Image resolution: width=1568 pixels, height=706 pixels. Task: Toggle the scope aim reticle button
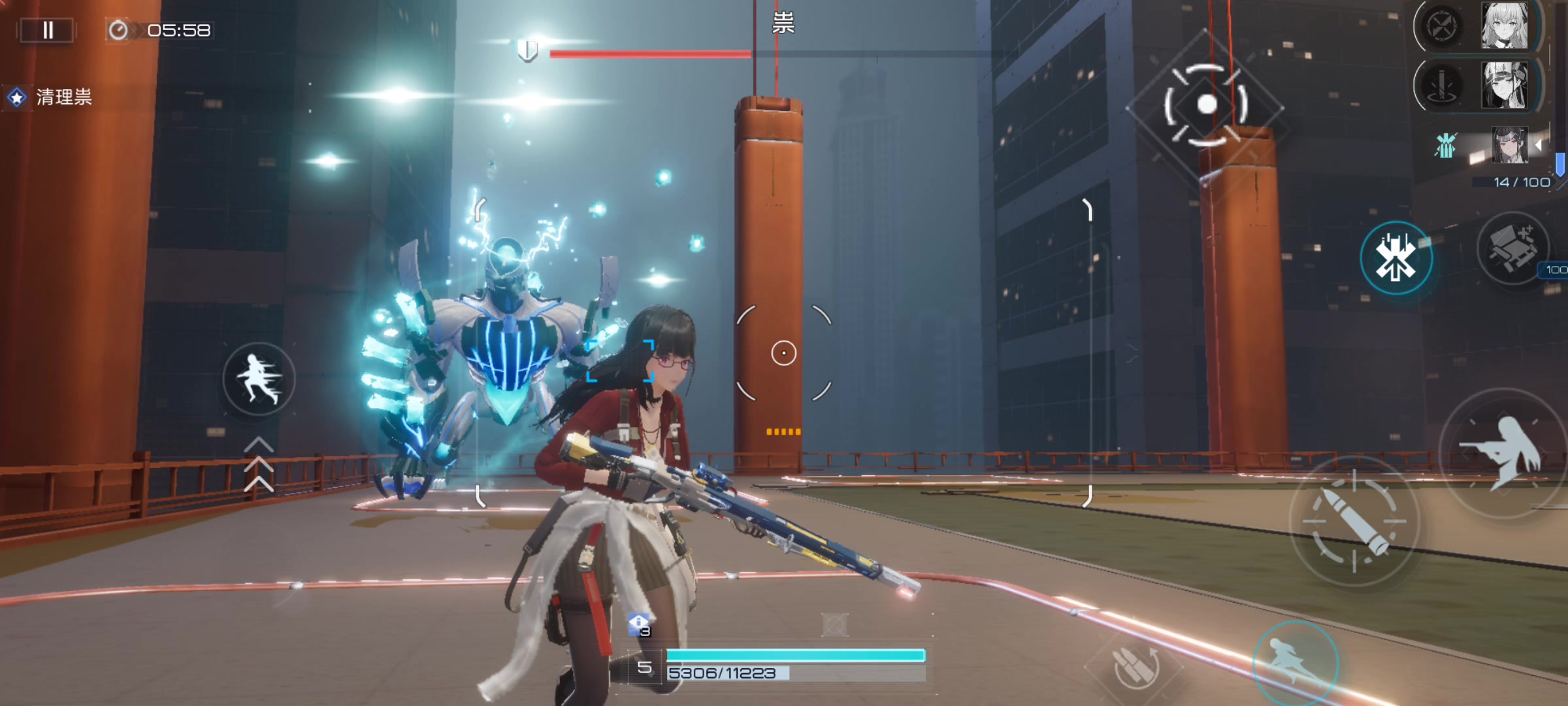click(1206, 105)
